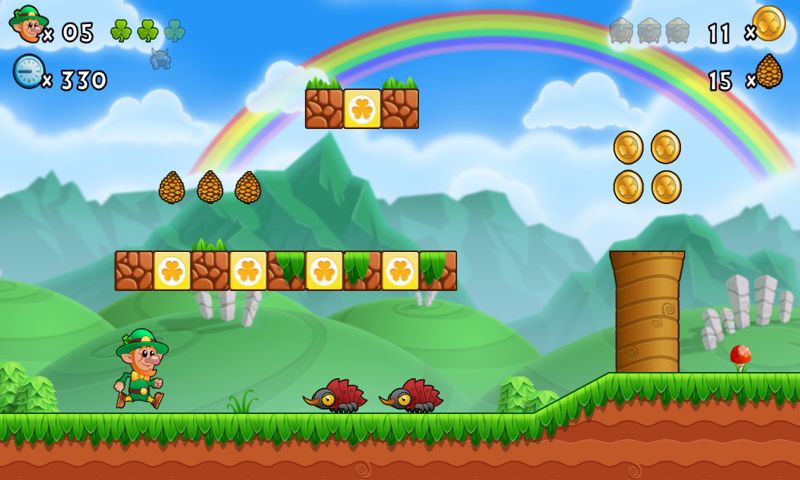
Task: Tap the blue clock timer icon
Action: [27, 71]
